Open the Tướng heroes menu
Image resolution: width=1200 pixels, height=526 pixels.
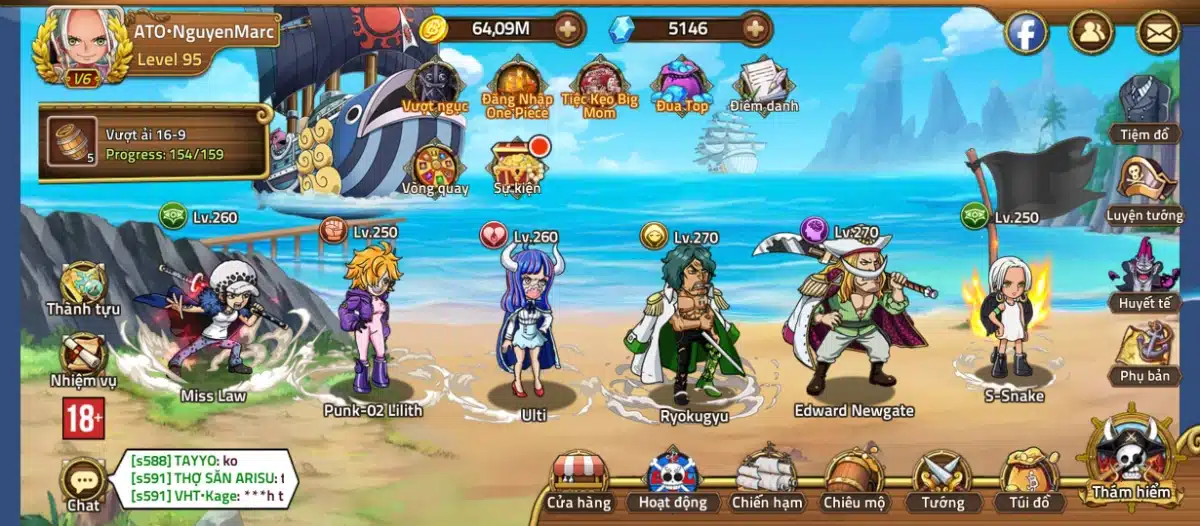[943, 478]
